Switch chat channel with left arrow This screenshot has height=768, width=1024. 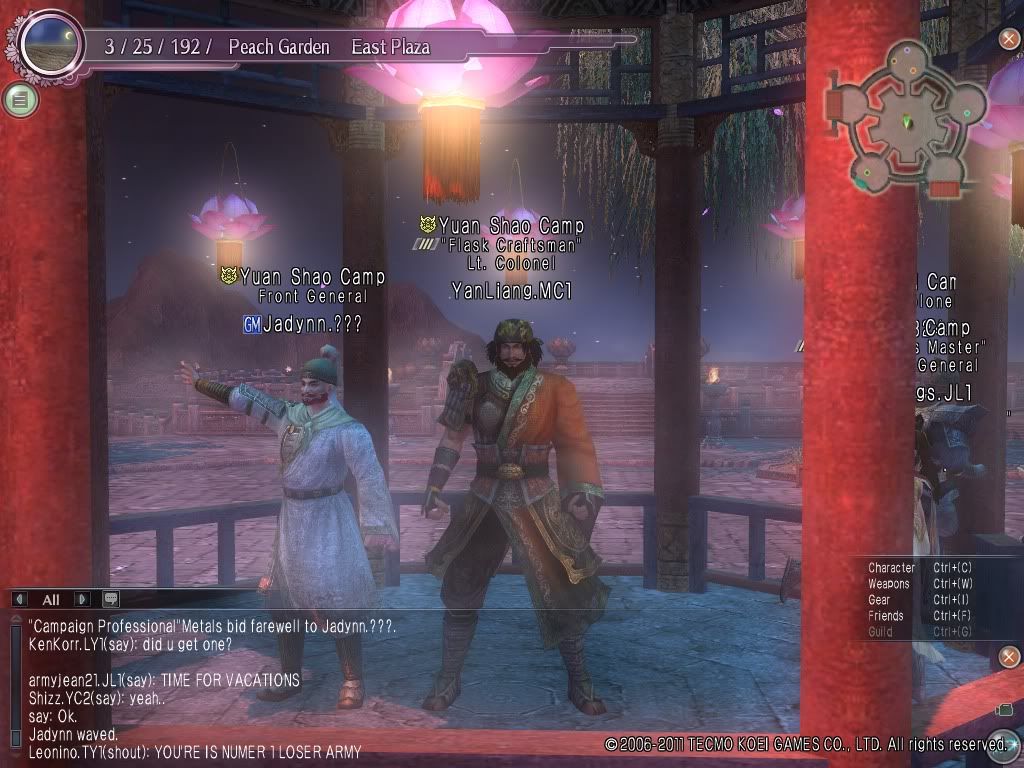pos(20,599)
